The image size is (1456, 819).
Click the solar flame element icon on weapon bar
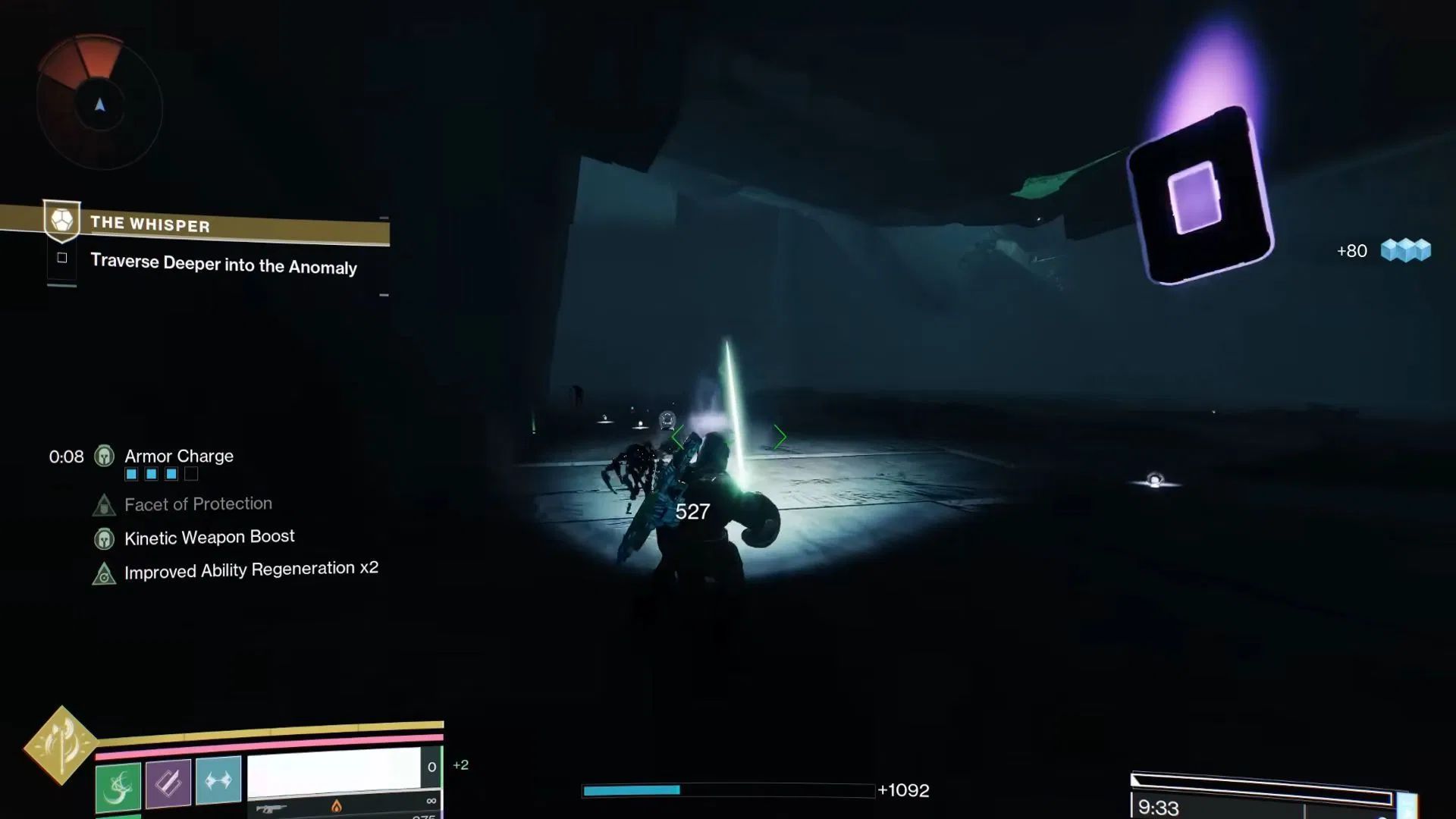[x=337, y=808]
